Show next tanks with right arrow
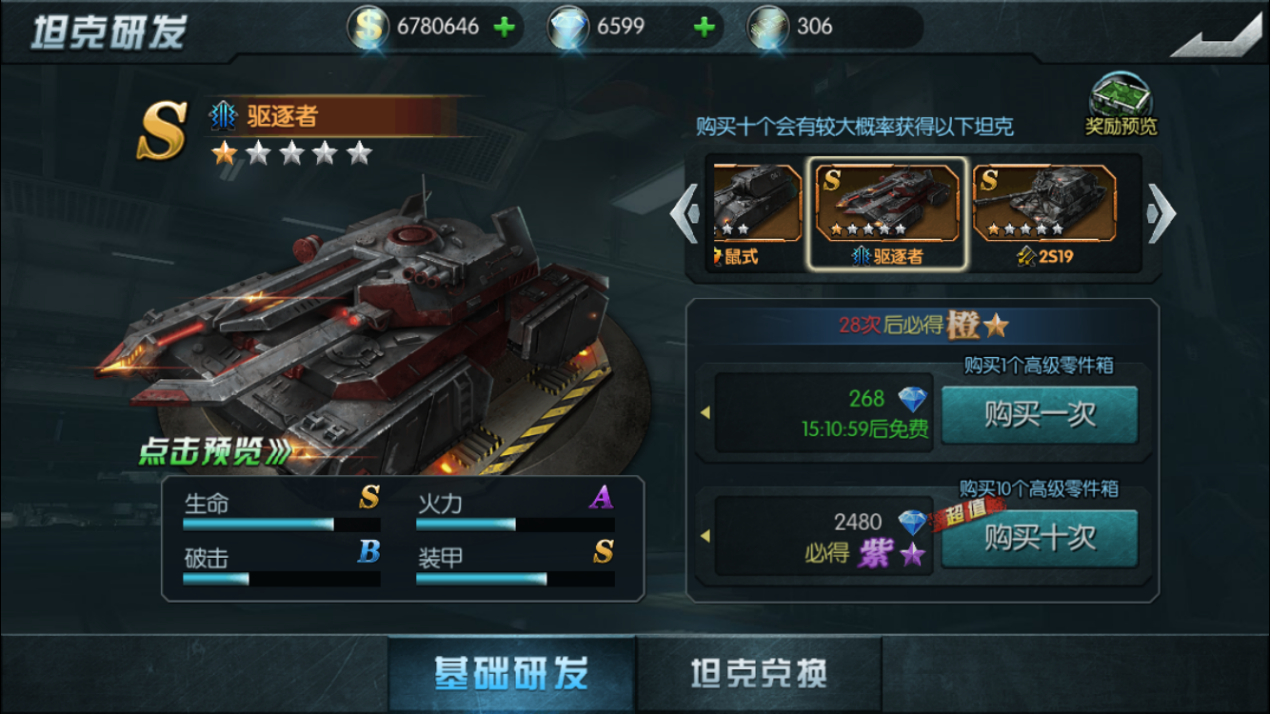The image size is (1270, 714). pyautogui.click(x=1161, y=213)
